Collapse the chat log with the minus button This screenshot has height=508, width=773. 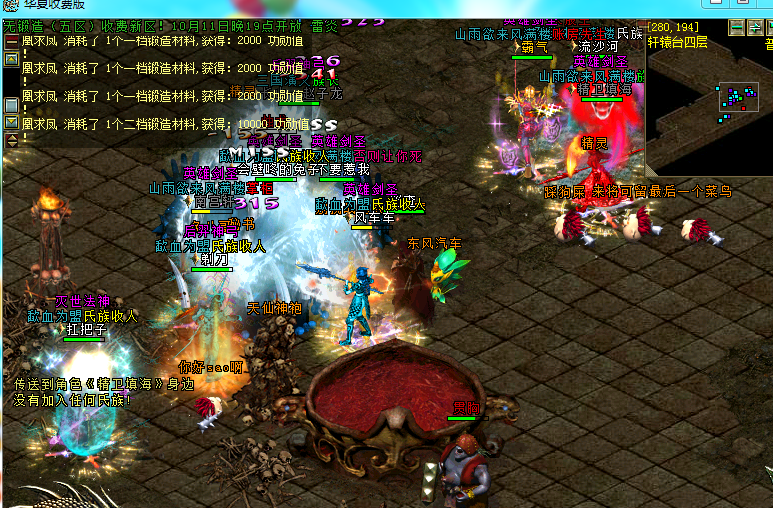11,42
